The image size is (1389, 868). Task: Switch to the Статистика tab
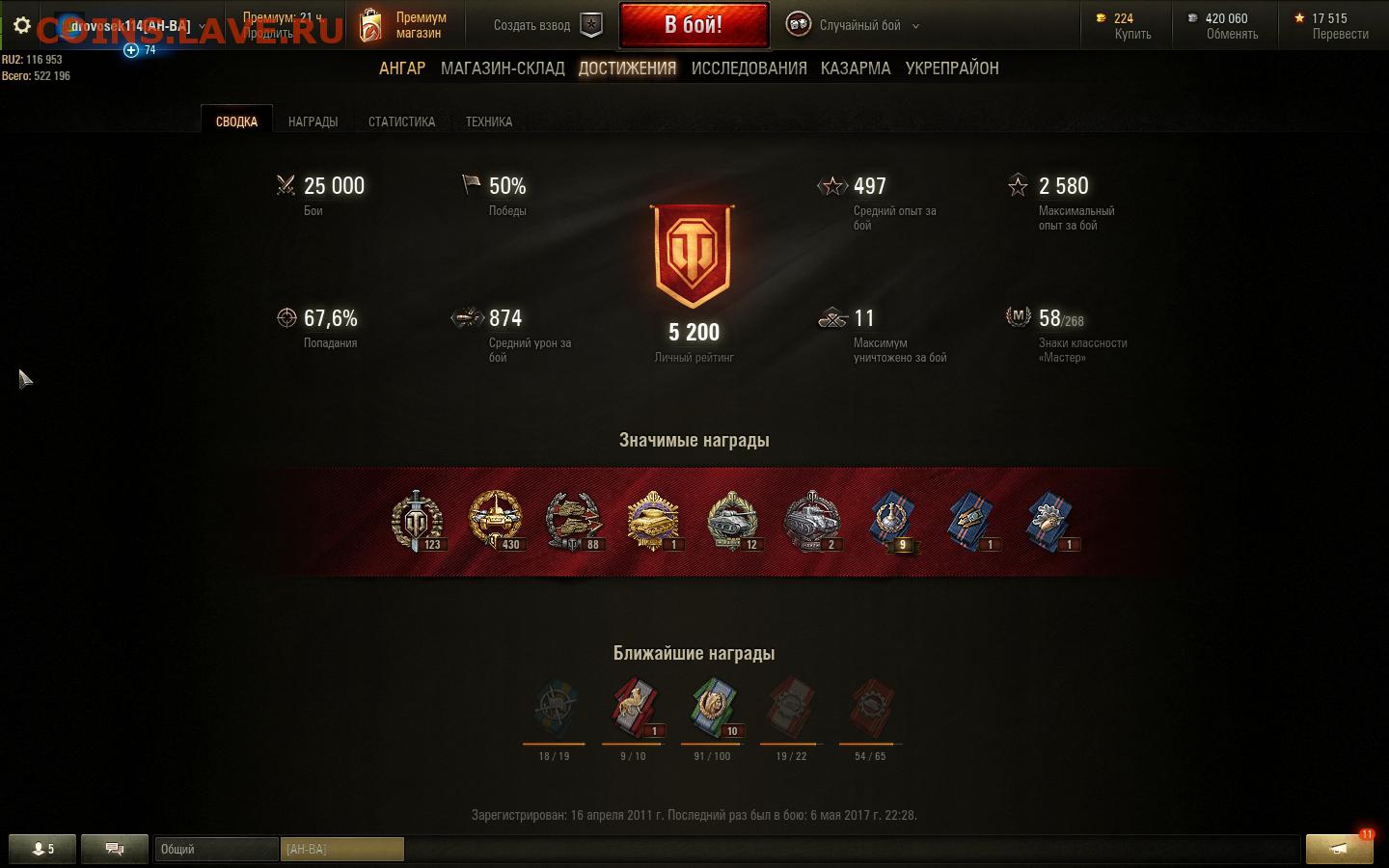[401, 122]
